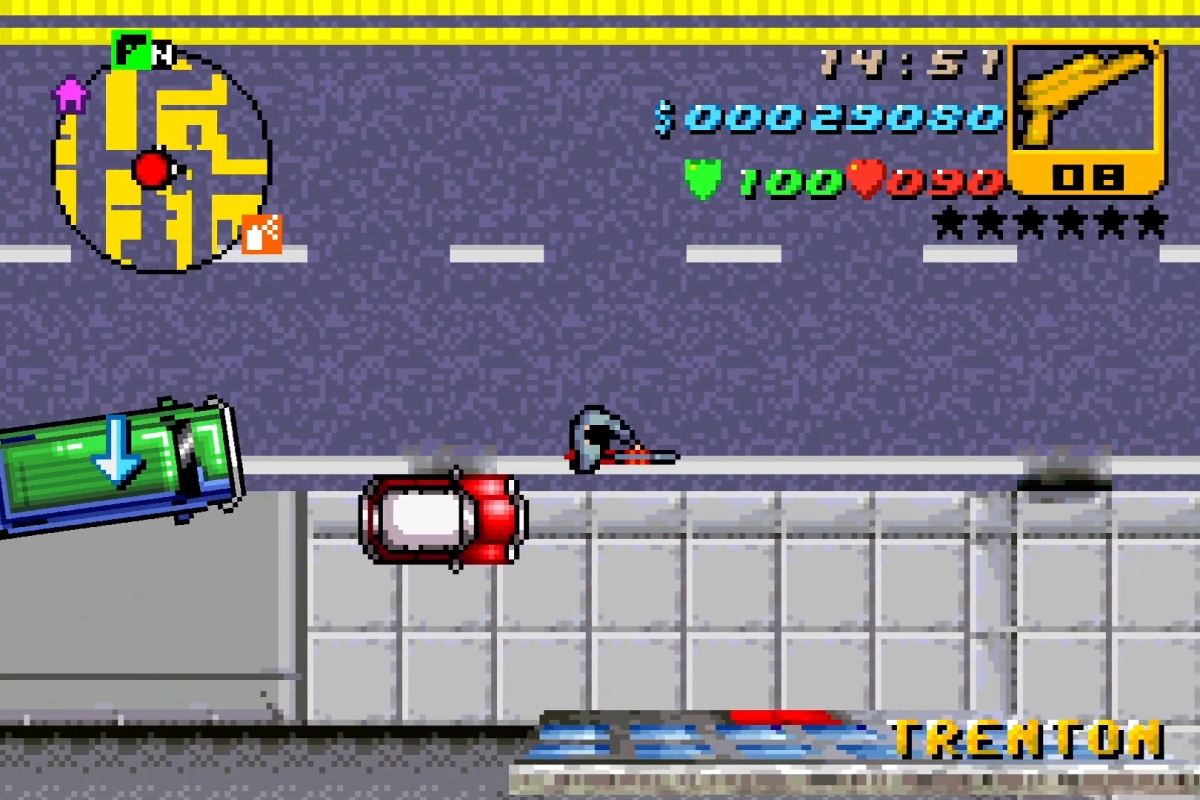The width and height of the screenshot is (1200, 800).
Task: Click the green north marker on minimap
Action: (131, 50)
